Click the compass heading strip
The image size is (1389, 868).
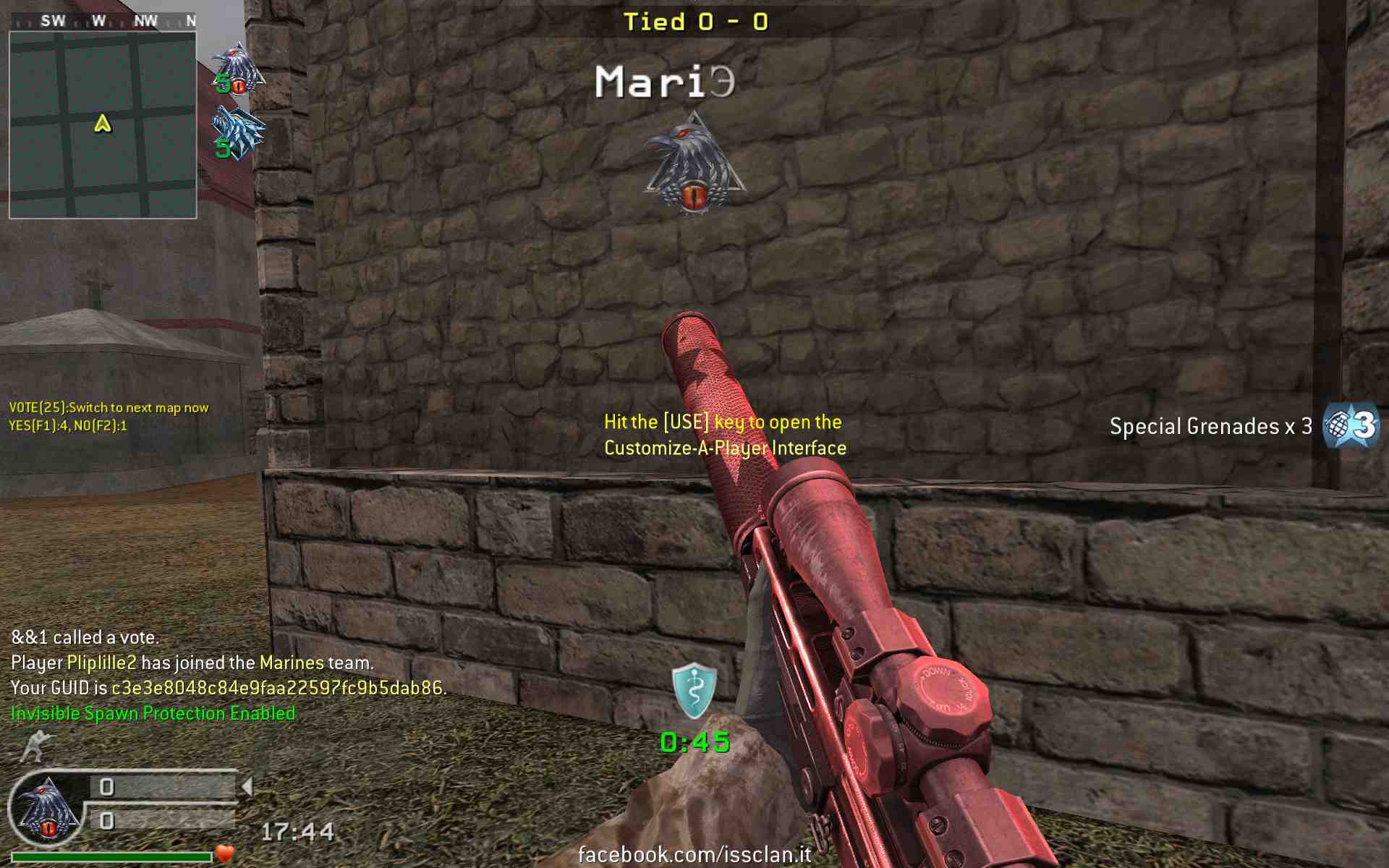[103, 21]
